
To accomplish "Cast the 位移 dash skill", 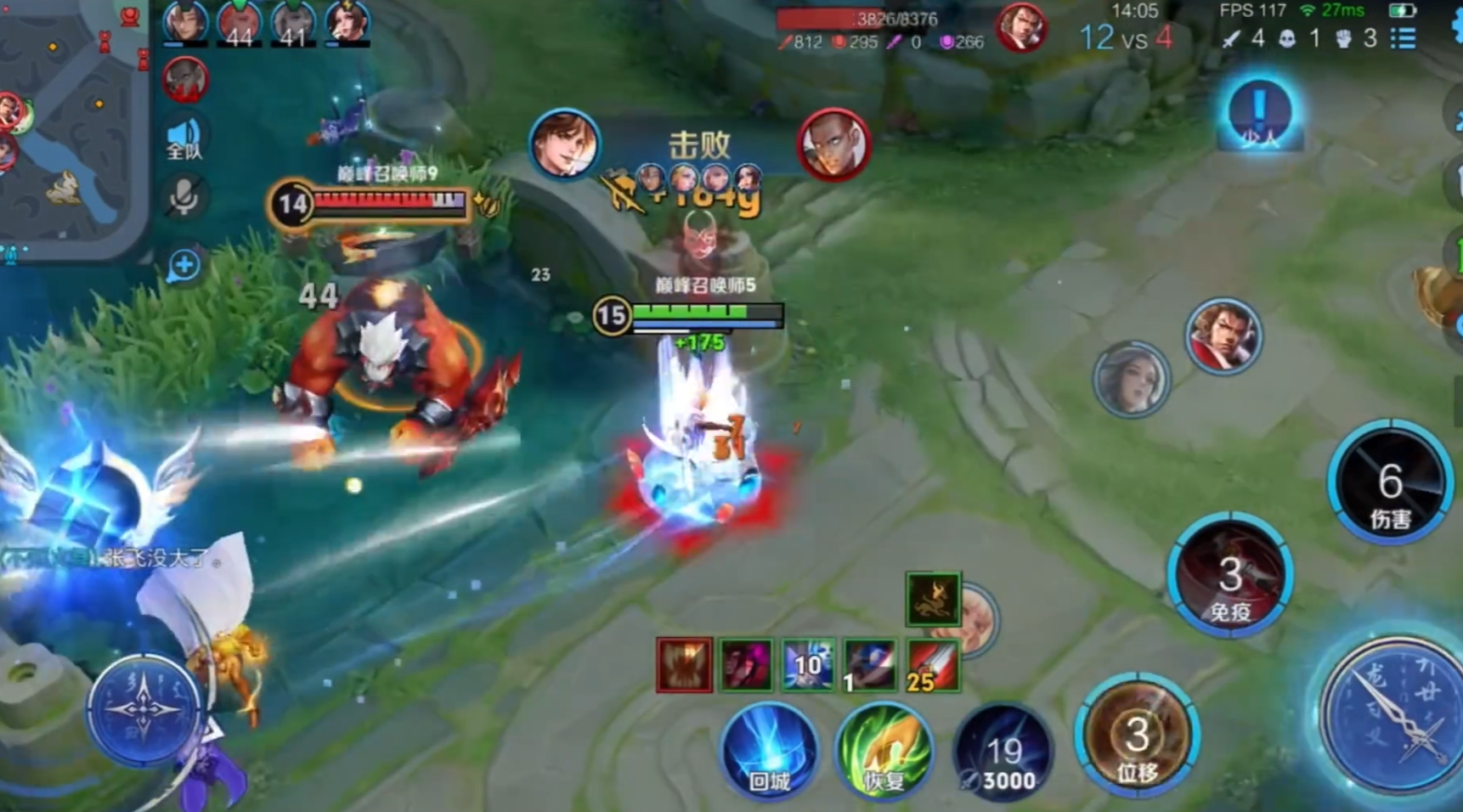I will pos(1138,737).
